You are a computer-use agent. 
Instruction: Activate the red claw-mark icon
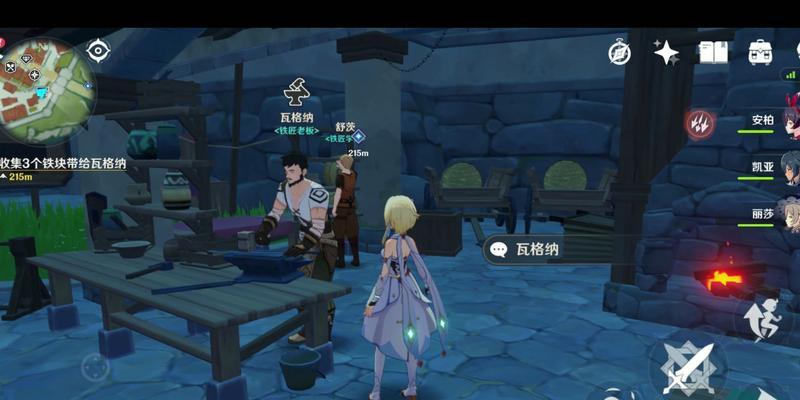[699, 124]
